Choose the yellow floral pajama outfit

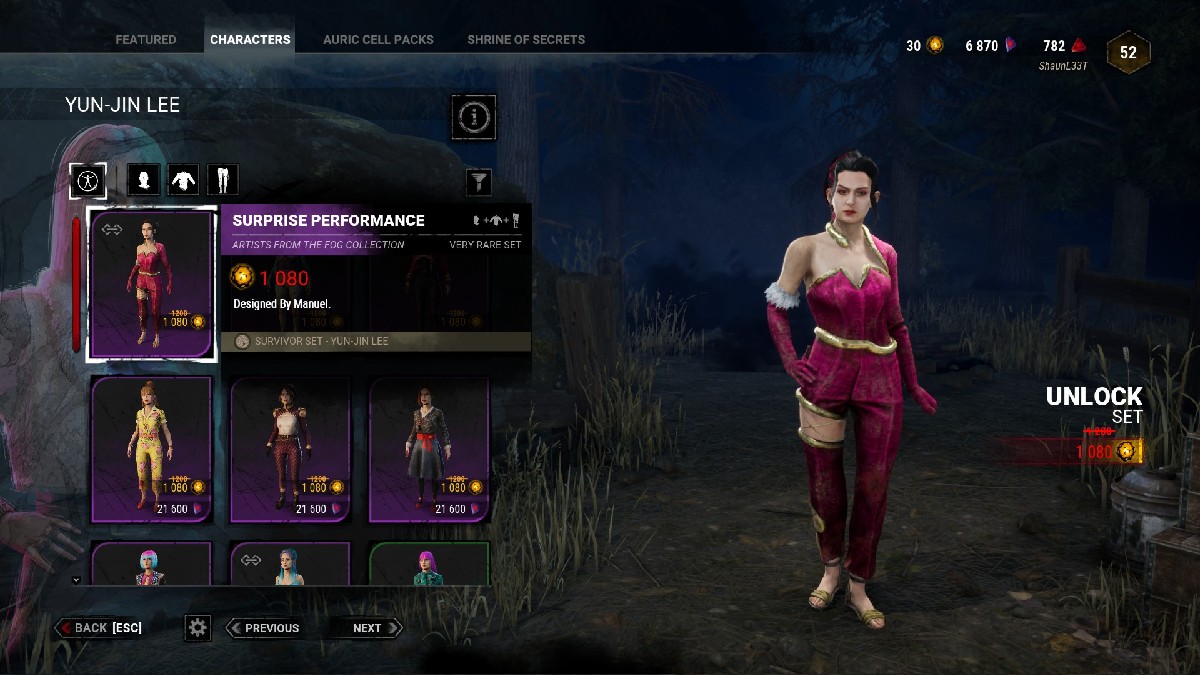[x=152, y=449]
